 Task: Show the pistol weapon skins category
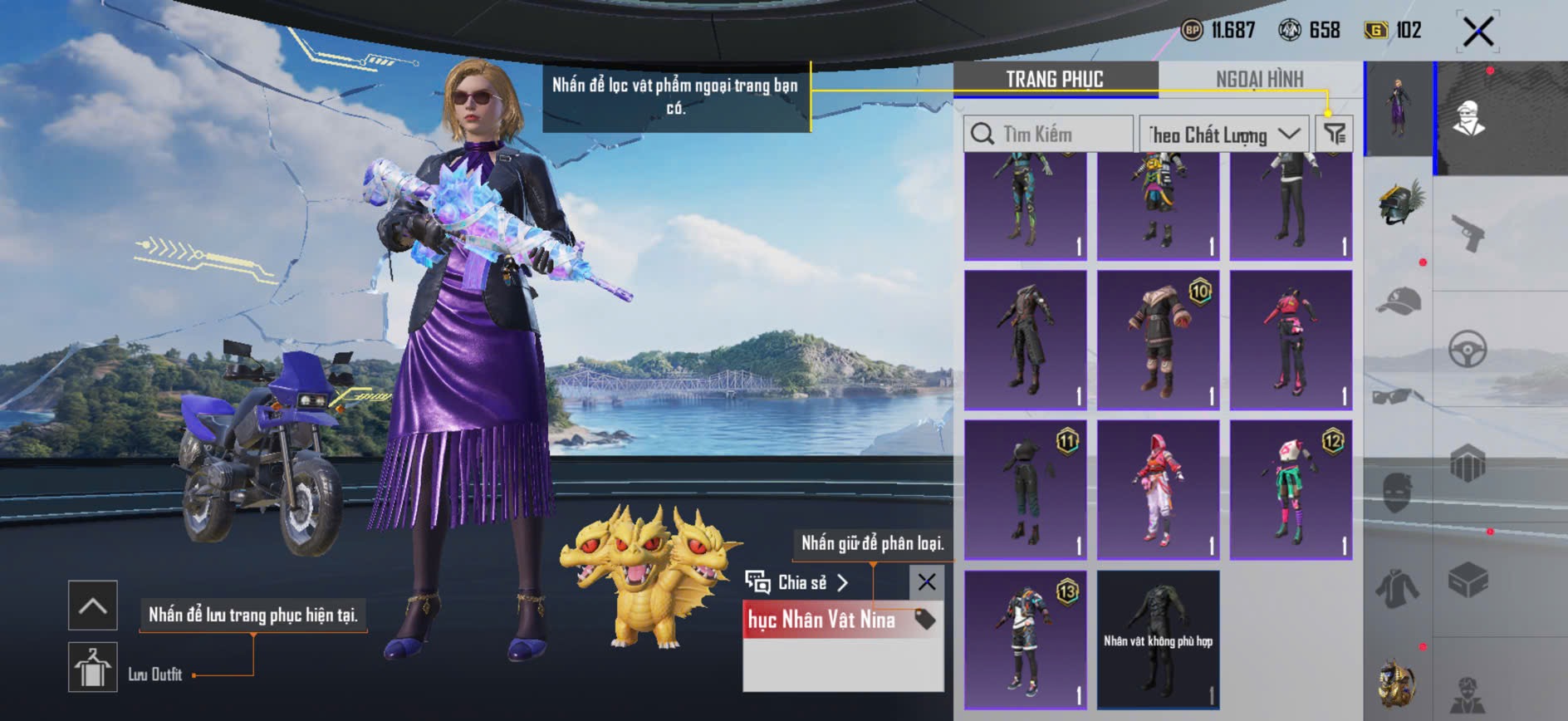(x=1468, y=233)
